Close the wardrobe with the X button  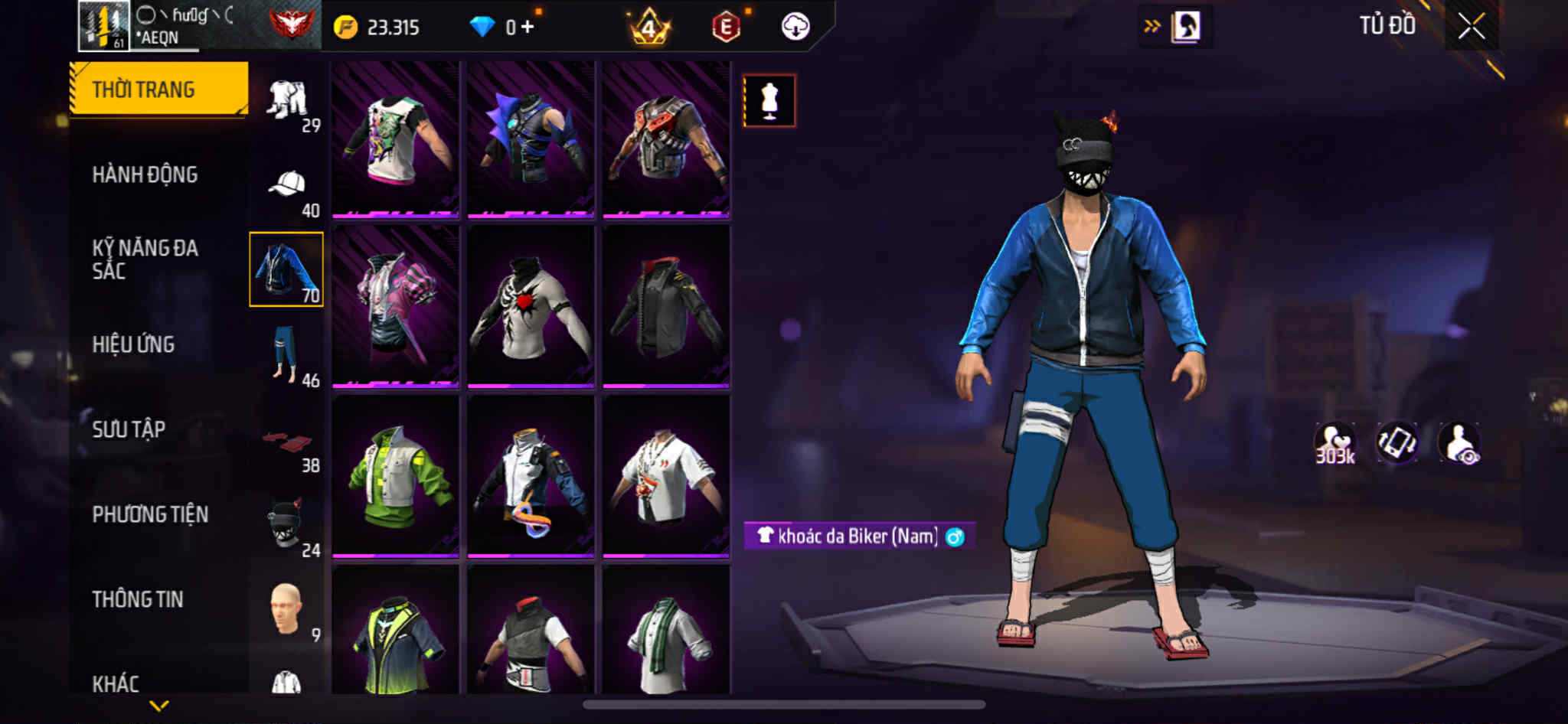tap(1471, 27)
